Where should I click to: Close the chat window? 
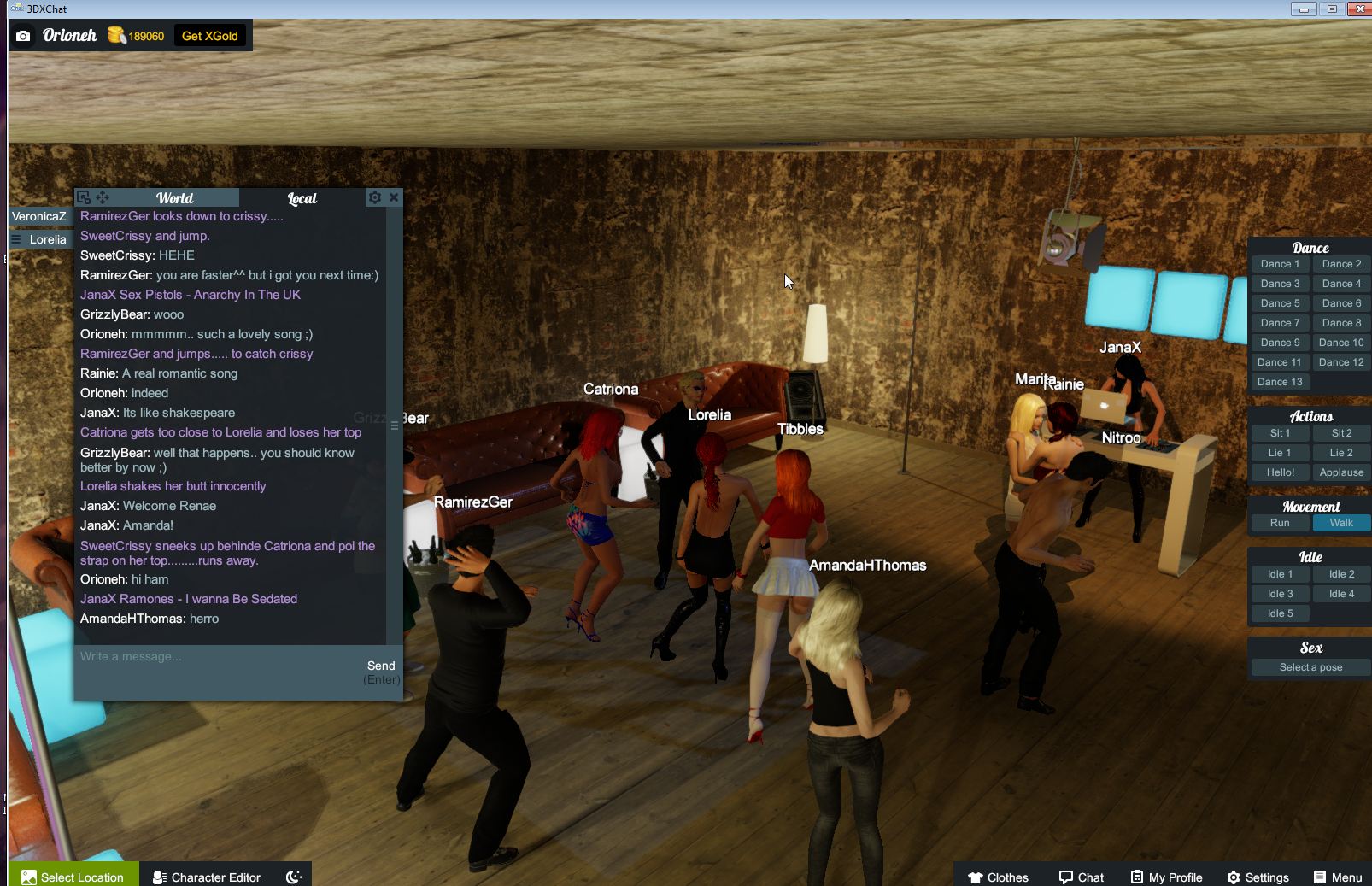(x=394, y=197)
